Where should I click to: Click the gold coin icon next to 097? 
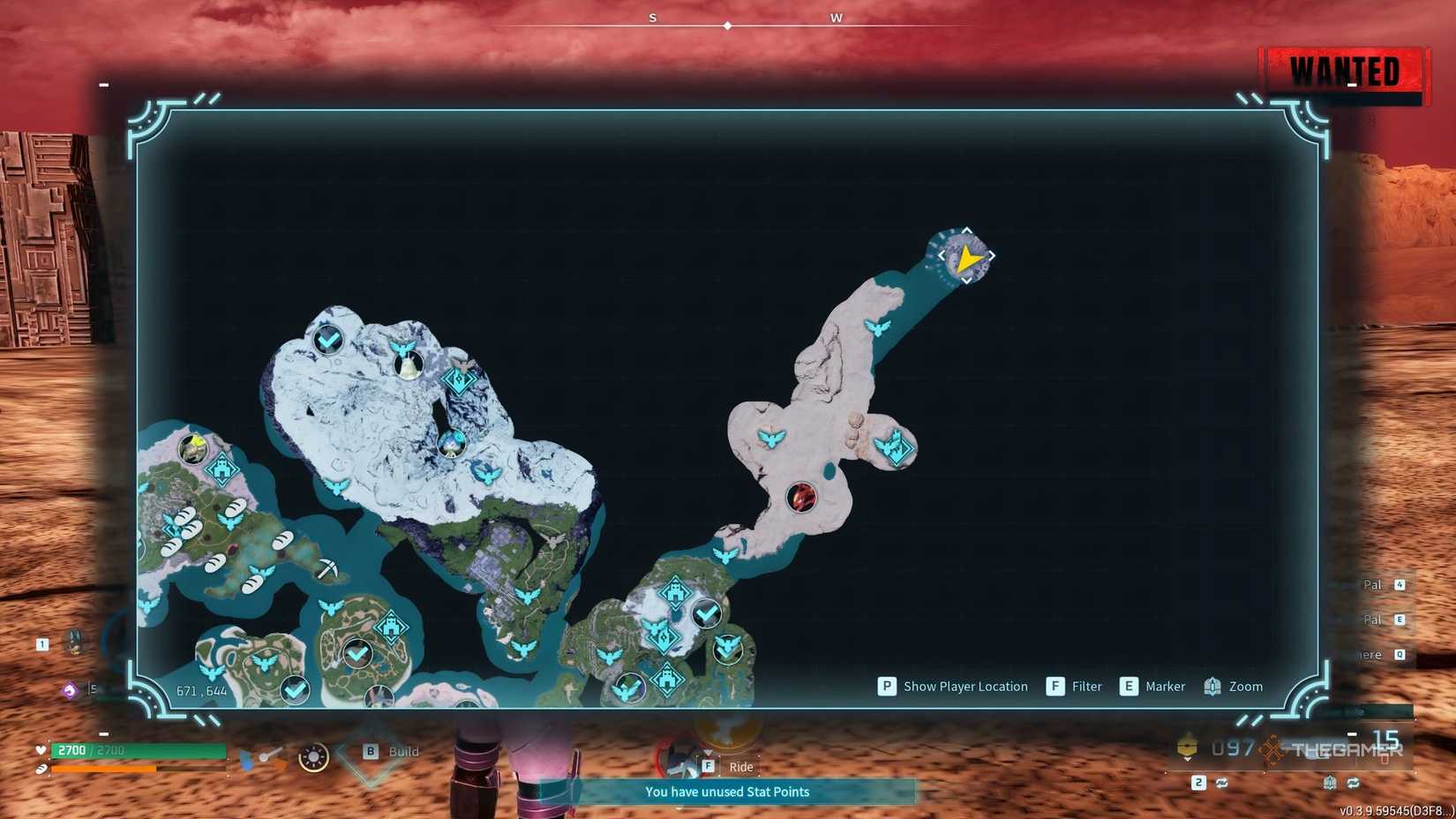pos(1187,747)
